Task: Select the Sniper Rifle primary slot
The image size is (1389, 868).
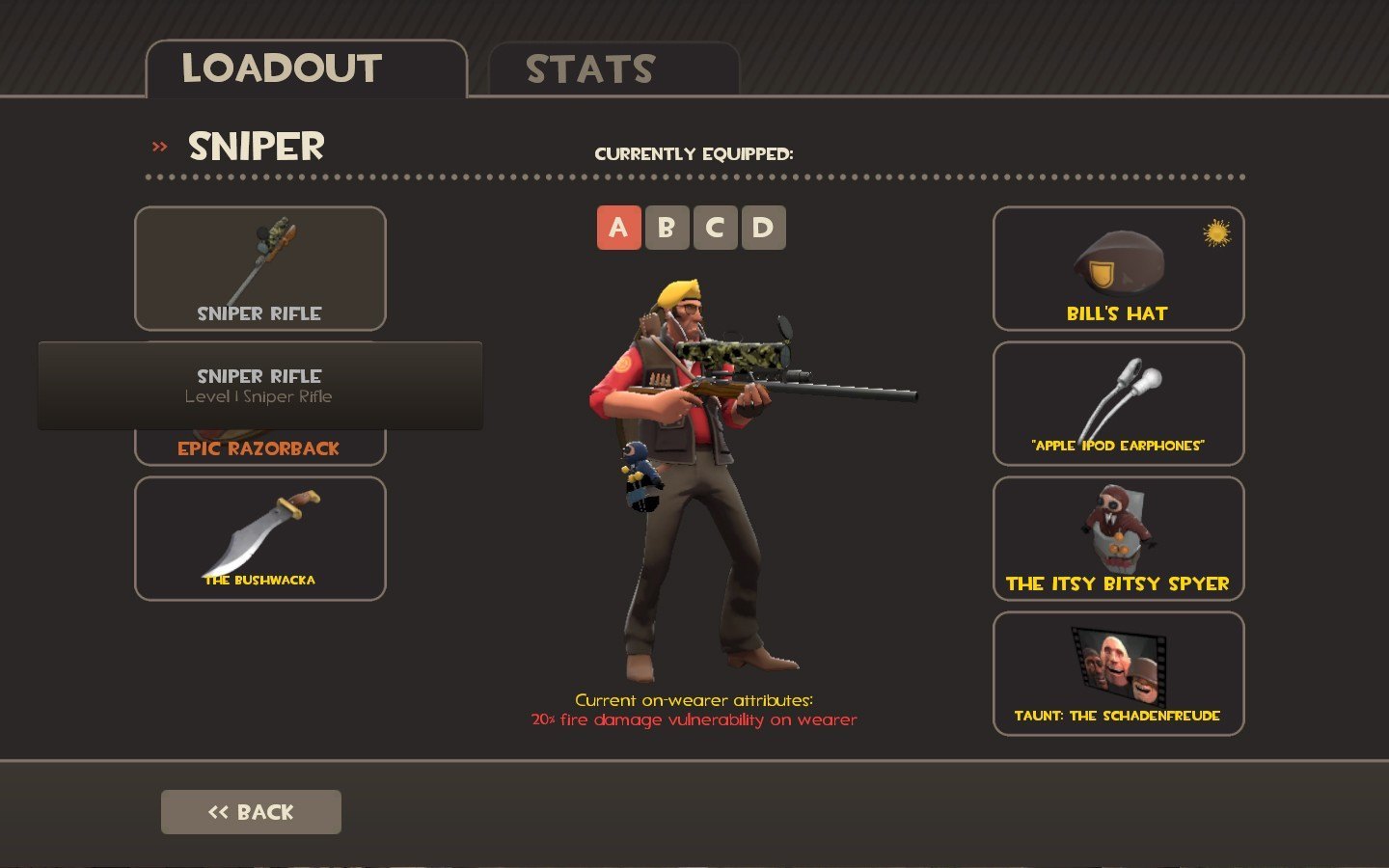Action: [x=259, y=268]
